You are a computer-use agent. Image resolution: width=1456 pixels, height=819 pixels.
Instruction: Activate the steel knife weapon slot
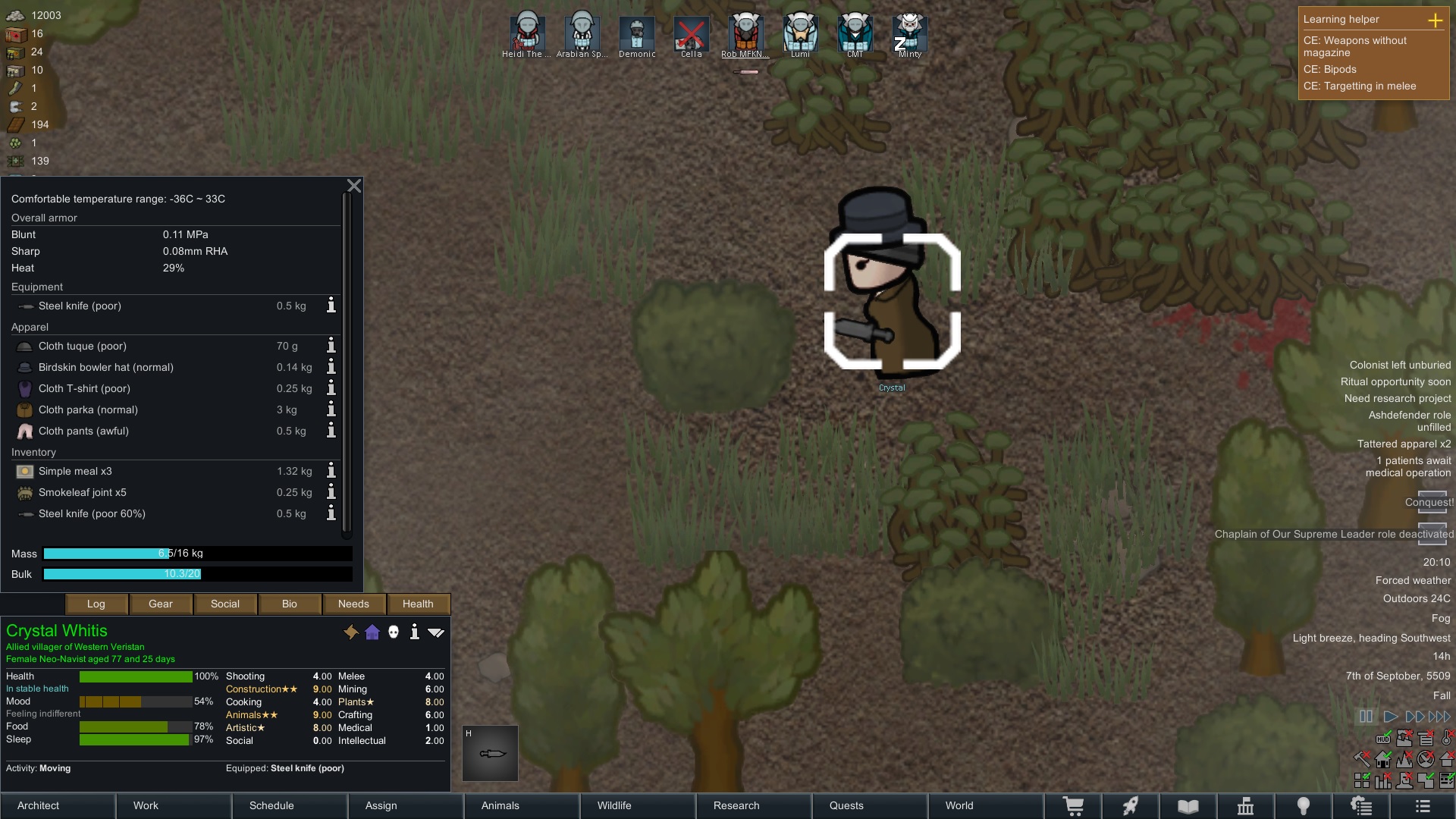point(491,753)
